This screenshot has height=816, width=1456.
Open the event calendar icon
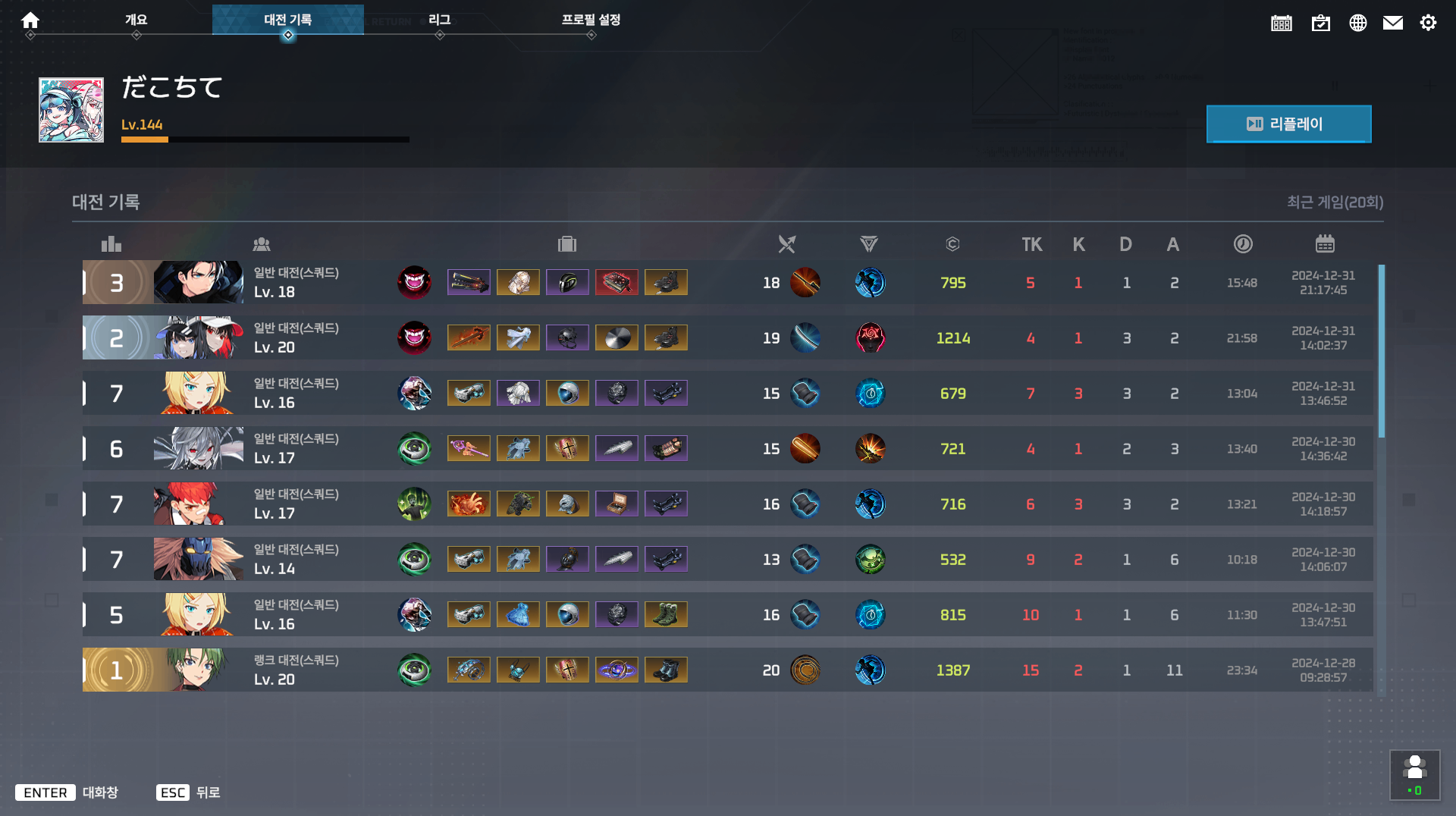click(1281, 24)
